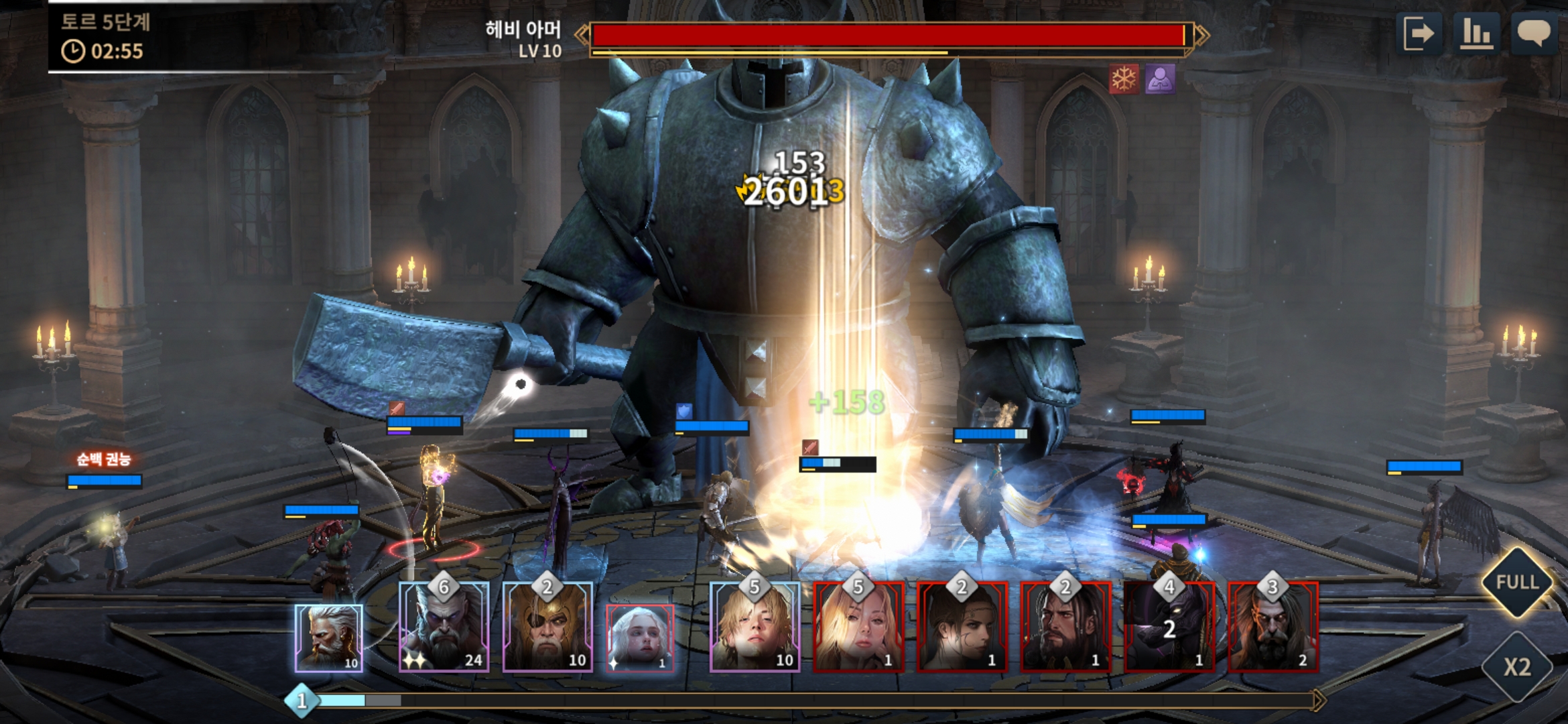This screenshot has height=724, width=1568.
Task: Select the red-marked grey-bearded man card costing 3
Action: click(x=1272, y=628)
